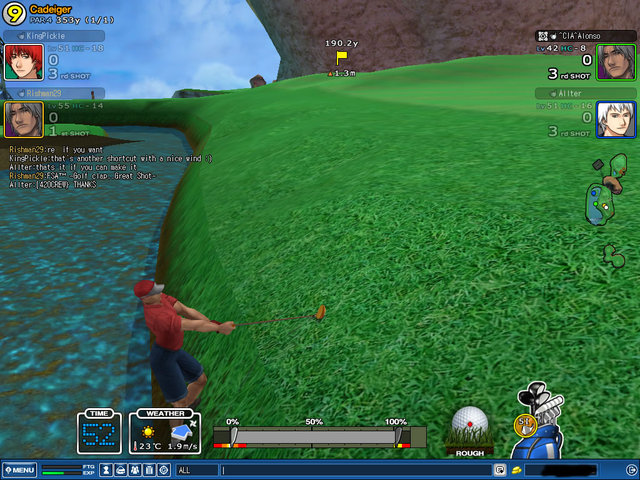
Task: Click the round gear toolbar icon
Action: 163,470
